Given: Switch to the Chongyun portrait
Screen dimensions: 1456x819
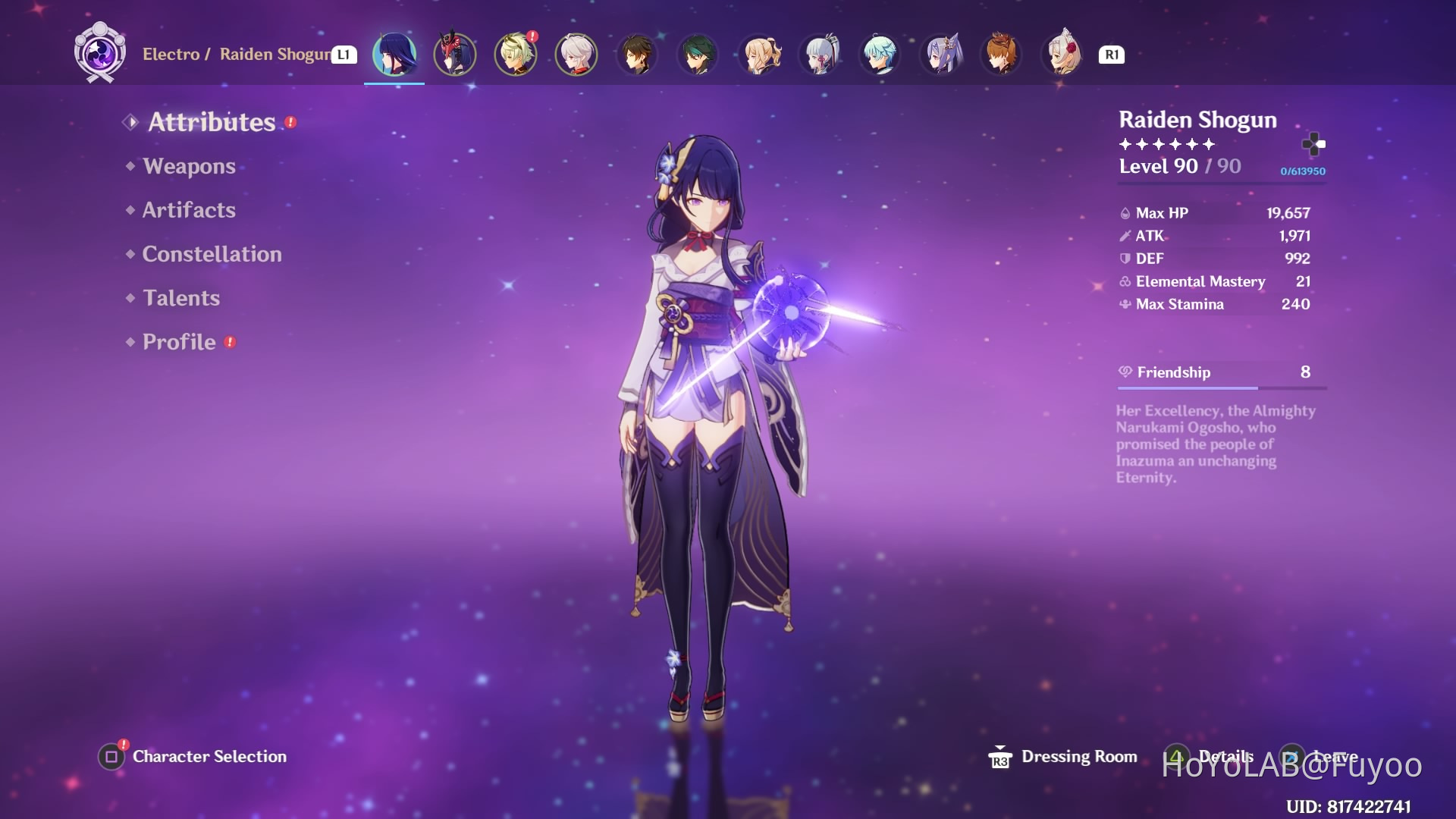Looking at the screenshot, I should pyautogui.click(x=880, y=55).
